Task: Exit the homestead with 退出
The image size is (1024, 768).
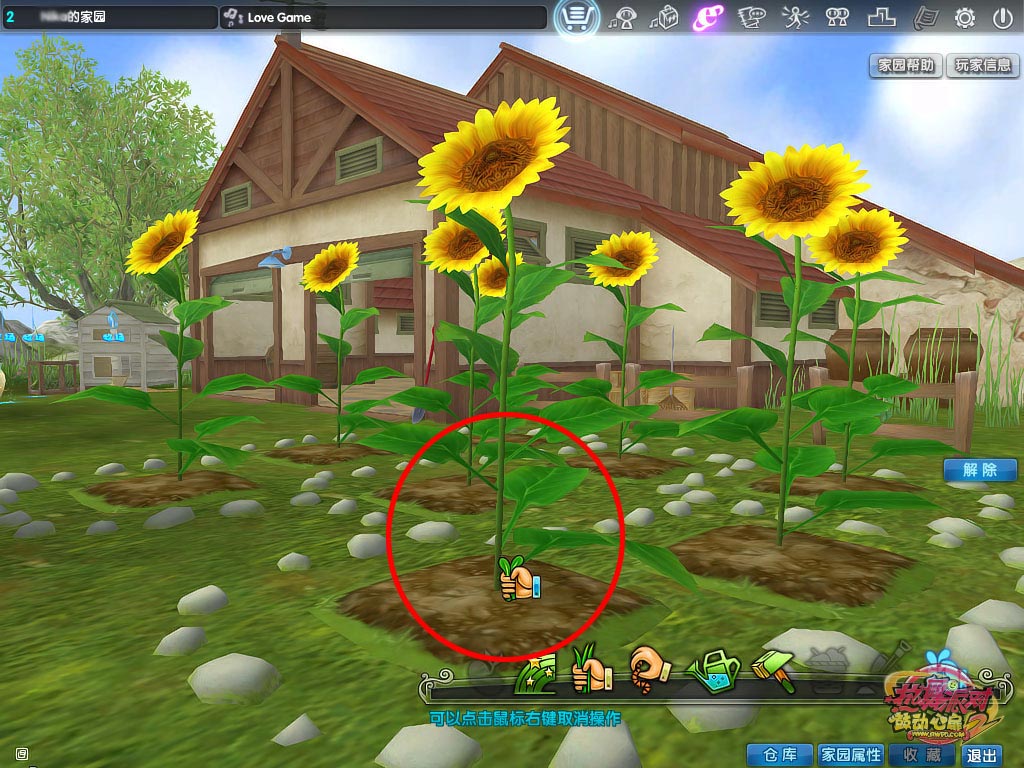Action: coord(982,755)
